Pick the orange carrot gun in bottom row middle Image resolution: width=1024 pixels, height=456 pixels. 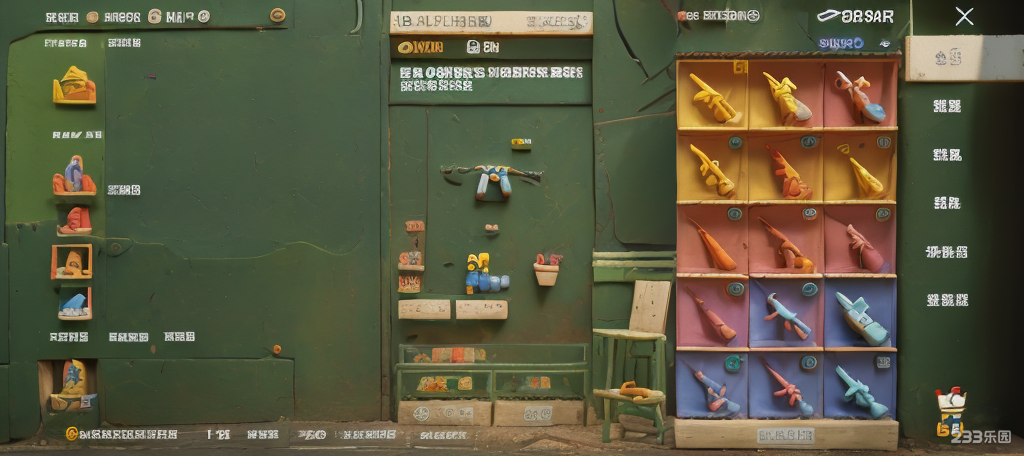[786, 388]
